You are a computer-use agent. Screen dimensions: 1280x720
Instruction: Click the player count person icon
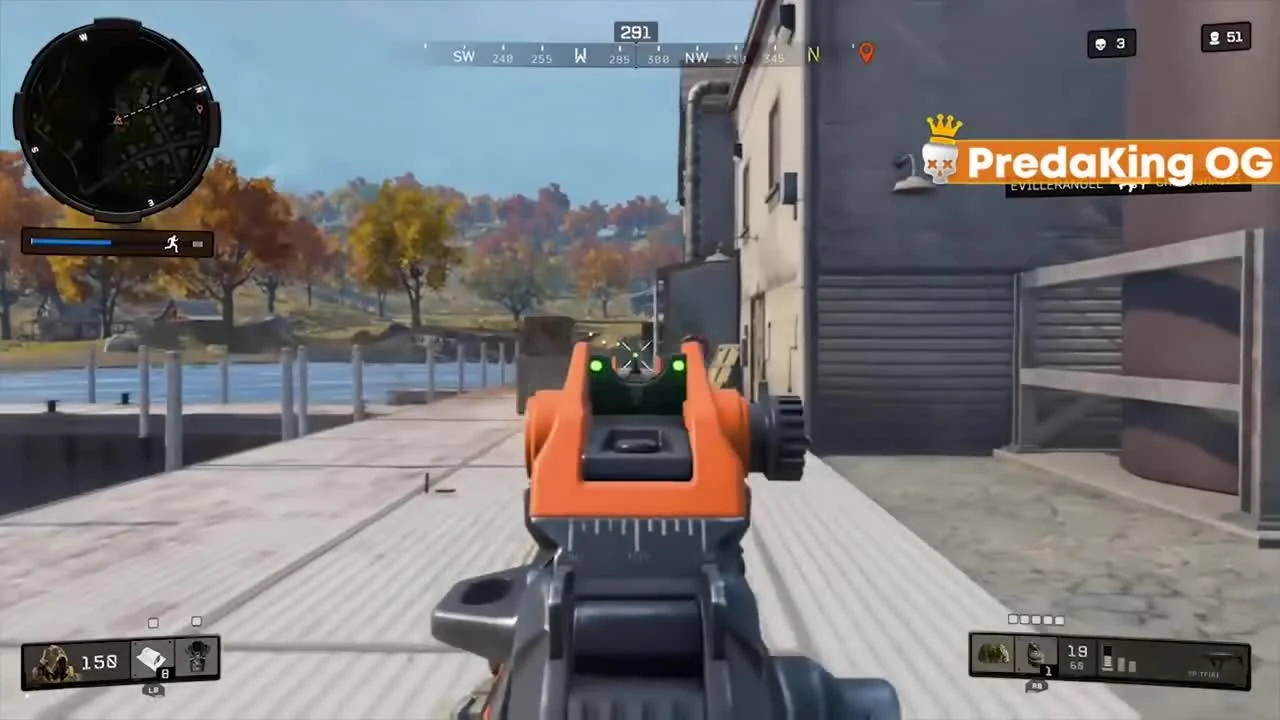click(1213, 38)
